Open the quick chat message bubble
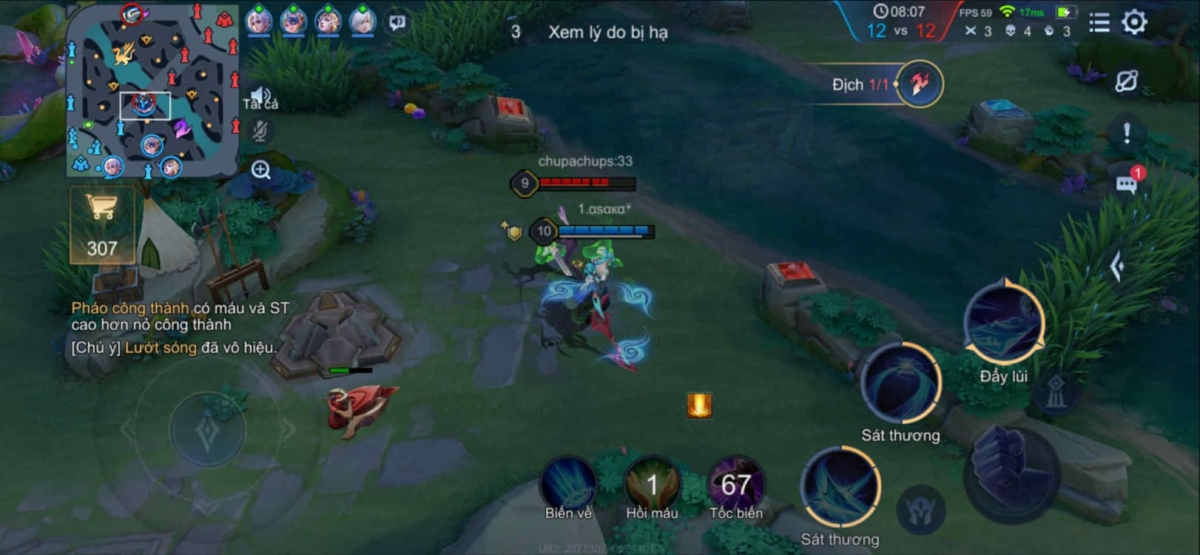This screenshot has width=1200, height=555. pos(1127,184)
